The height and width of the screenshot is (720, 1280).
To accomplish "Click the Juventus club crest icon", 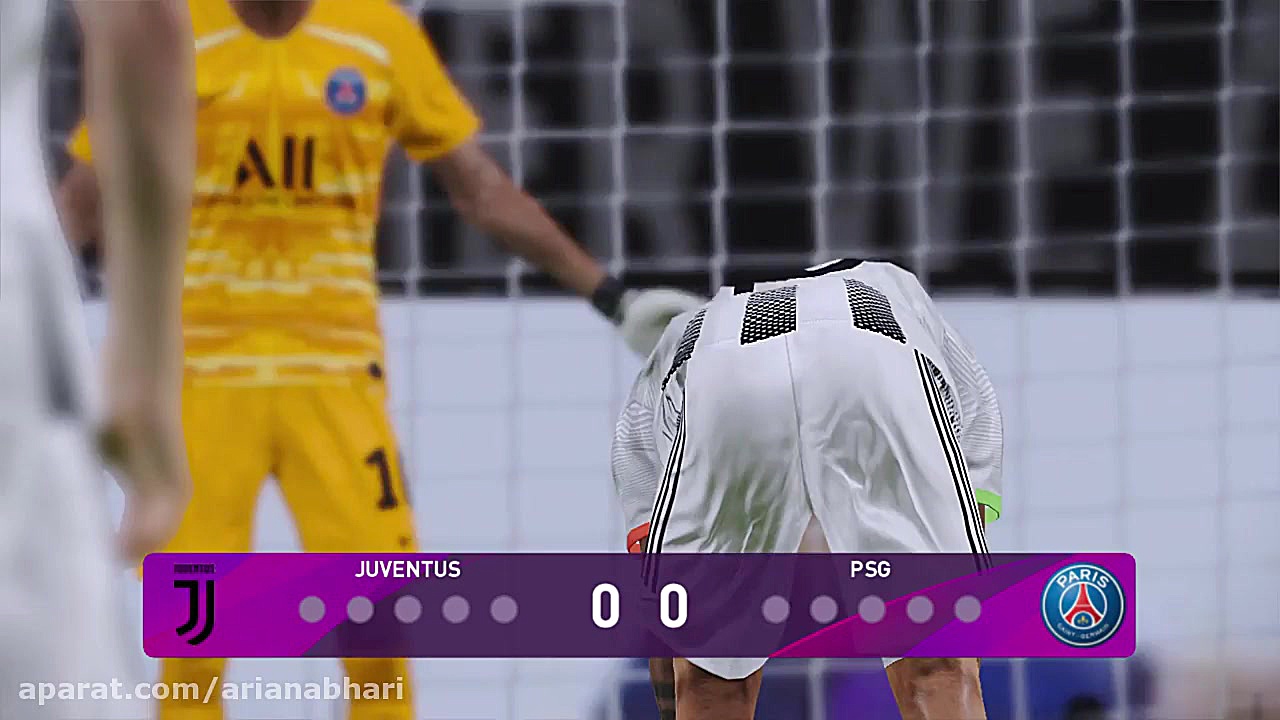I will pyautogui.click(x=192, y=605).
